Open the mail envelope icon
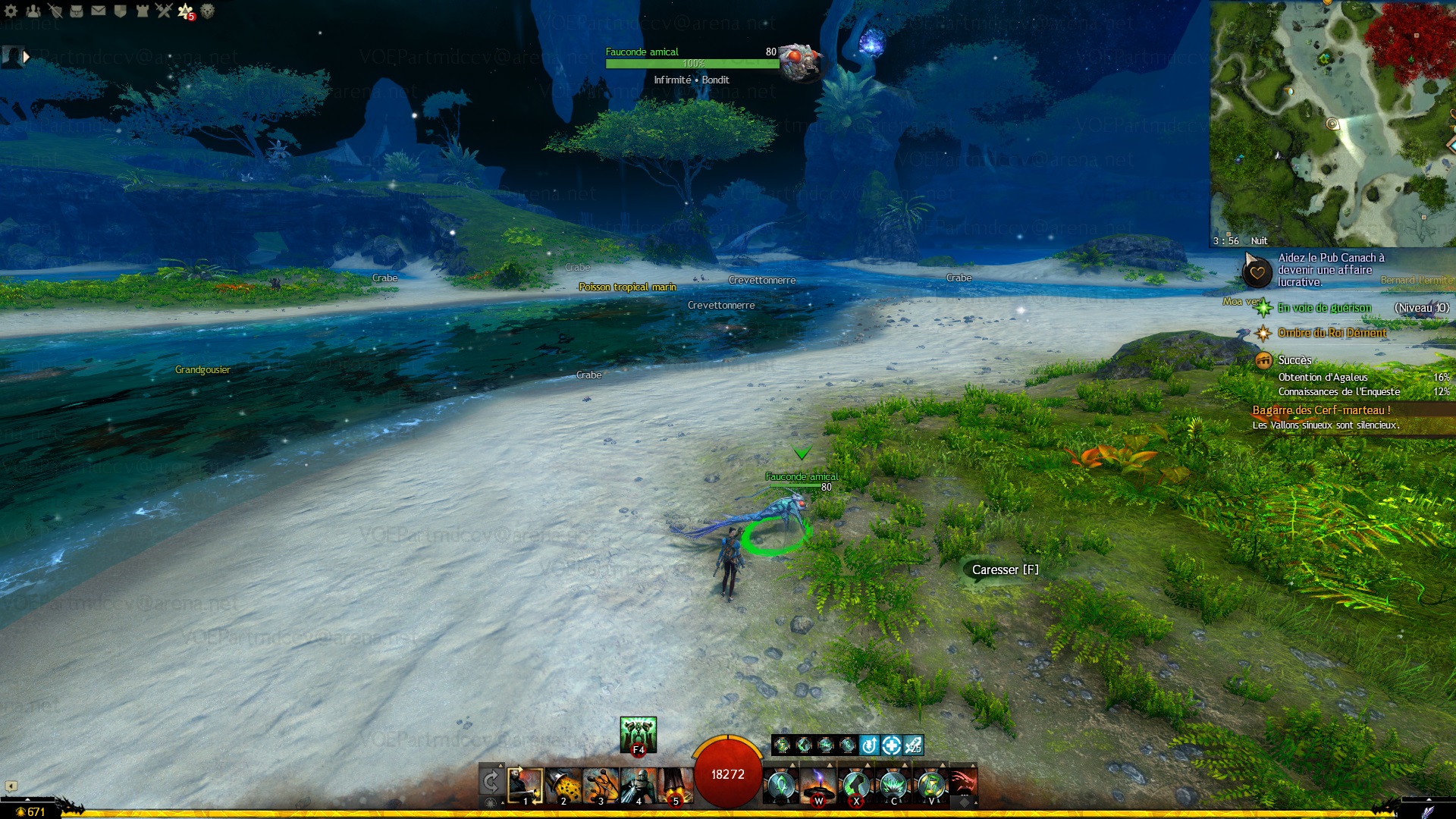 (x=99, y=11)
